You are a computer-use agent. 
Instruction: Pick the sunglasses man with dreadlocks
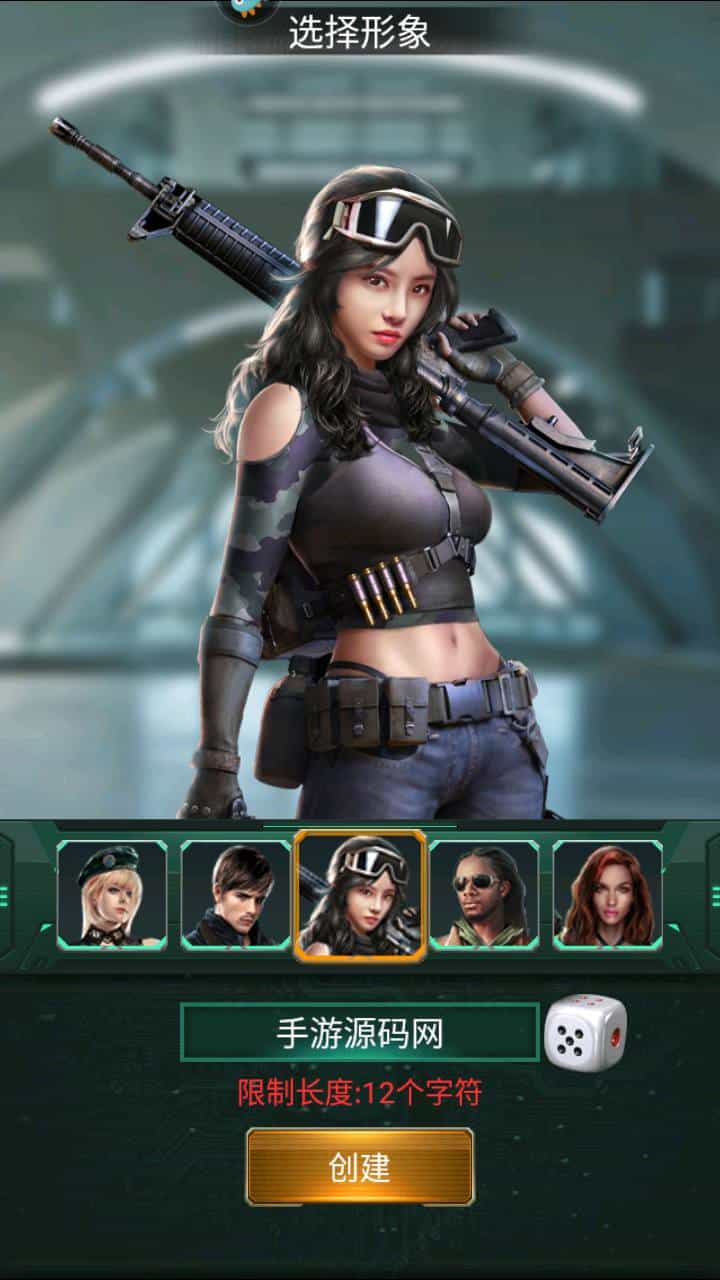[484, 895]
